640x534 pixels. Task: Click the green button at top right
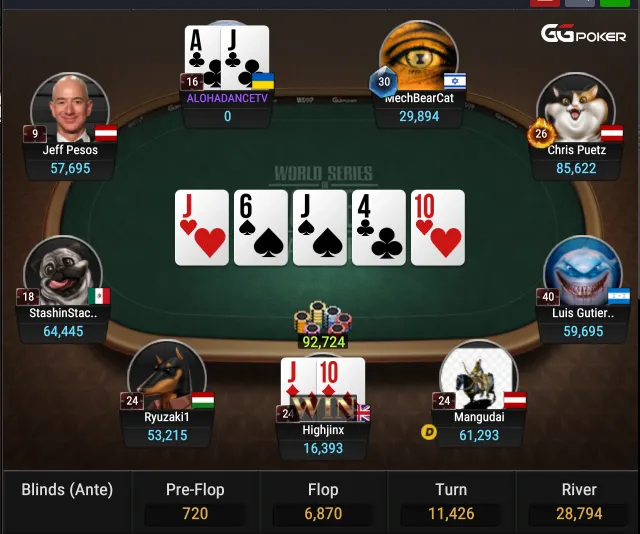[x=614, y=3]
